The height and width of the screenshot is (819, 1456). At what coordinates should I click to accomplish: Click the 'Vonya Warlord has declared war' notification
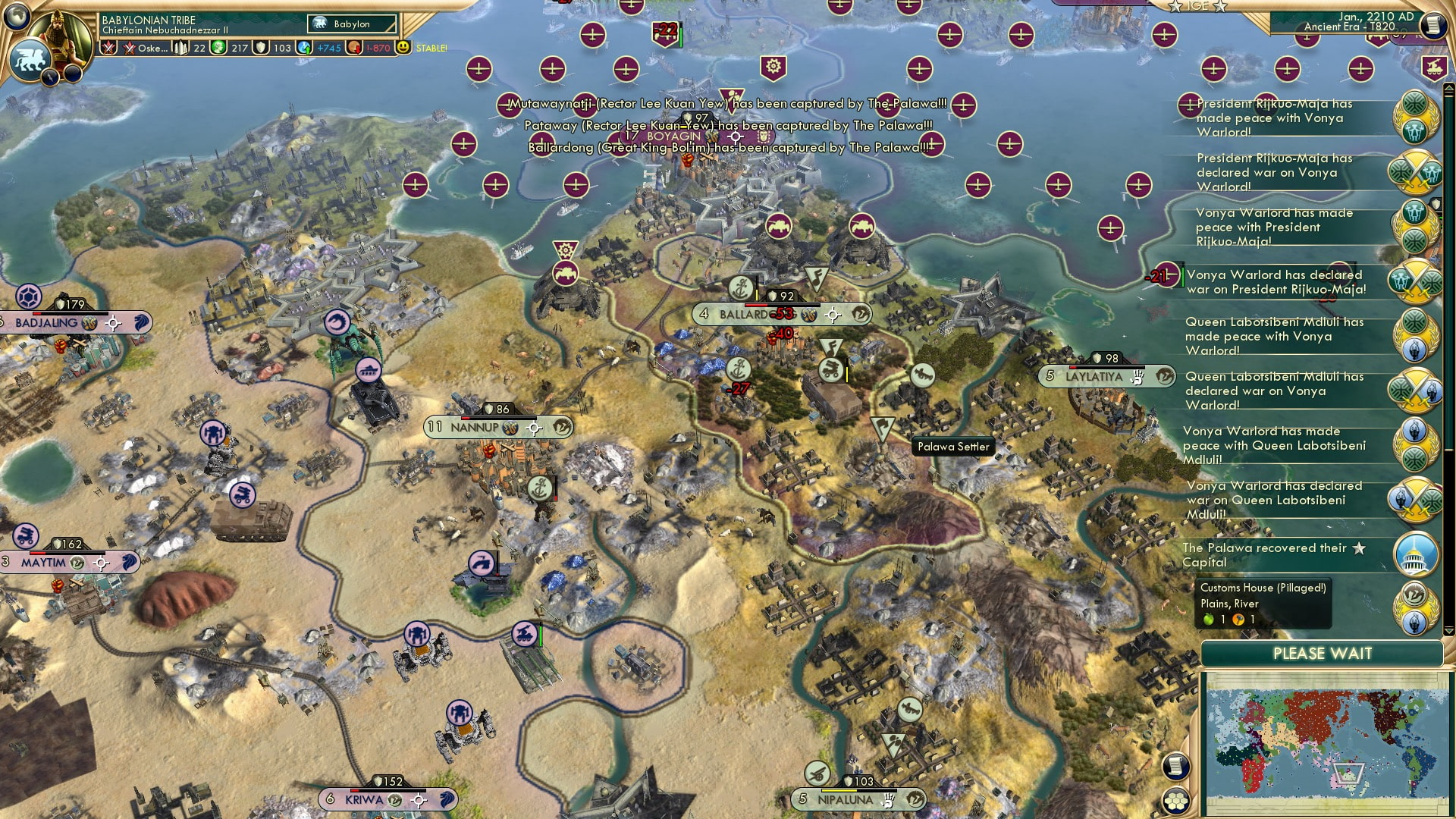point(1274,281)
